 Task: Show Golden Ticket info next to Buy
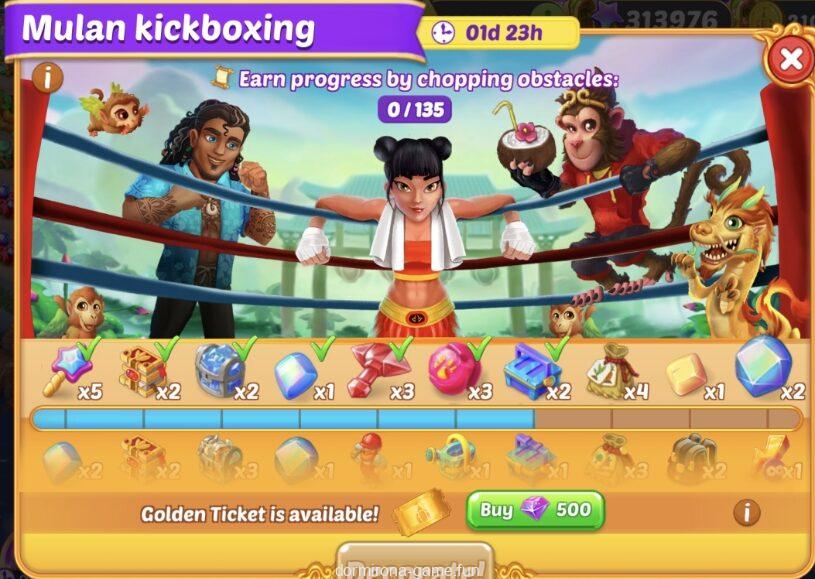746,513
